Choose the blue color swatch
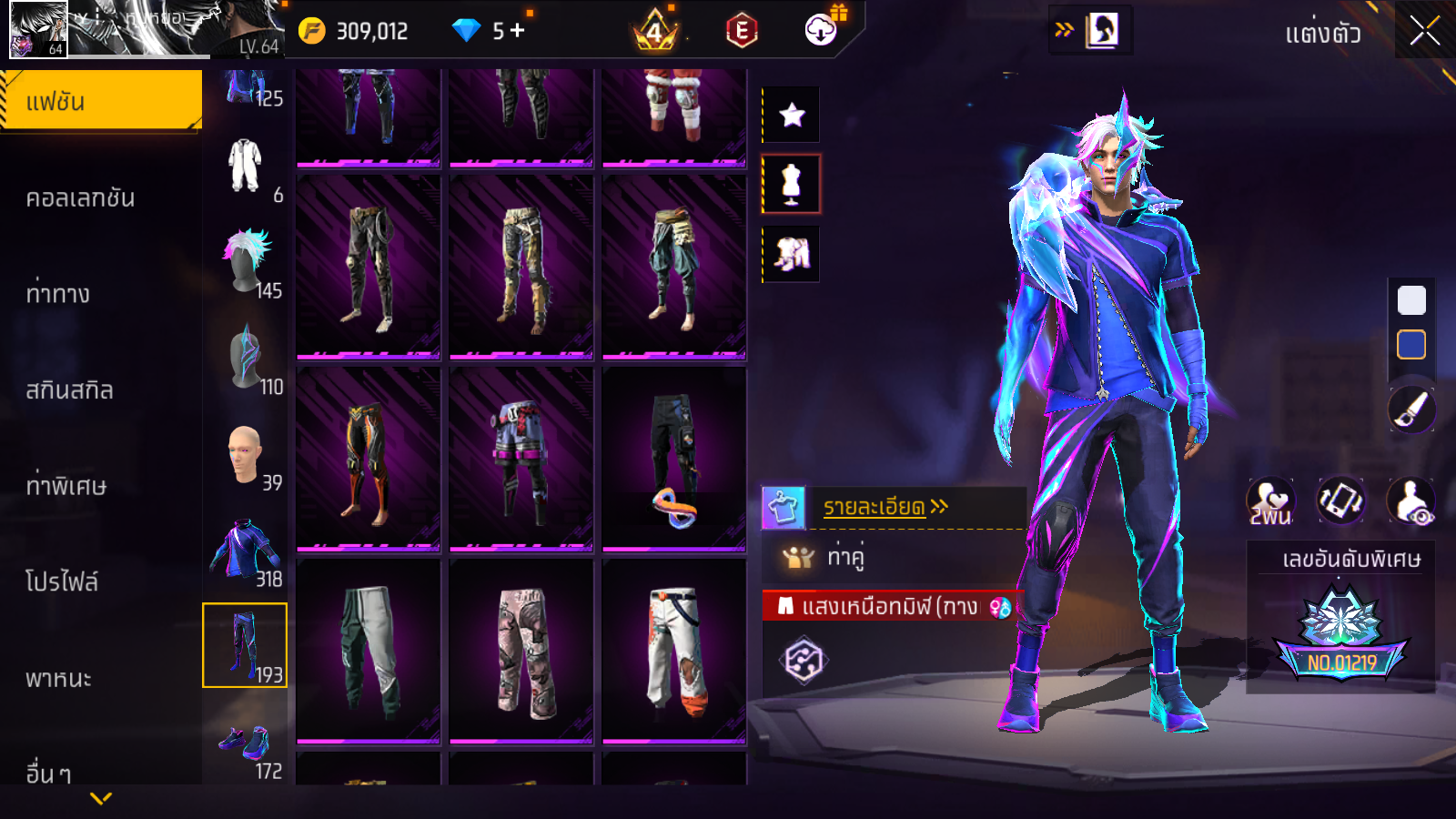The height and width of the screenshot is (819, 1456). tap(1411, 345)
